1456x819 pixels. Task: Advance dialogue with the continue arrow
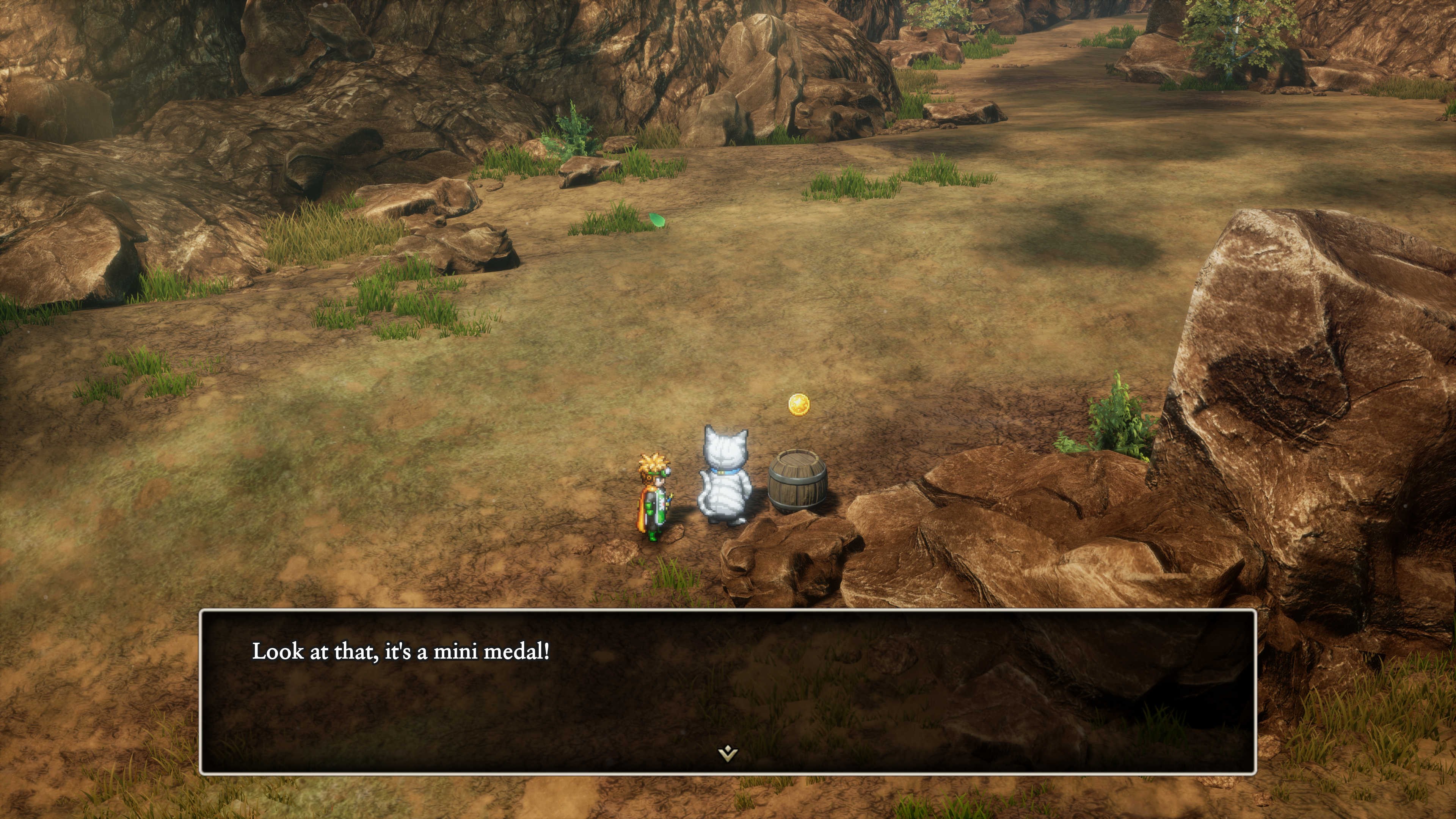[728, 753]
